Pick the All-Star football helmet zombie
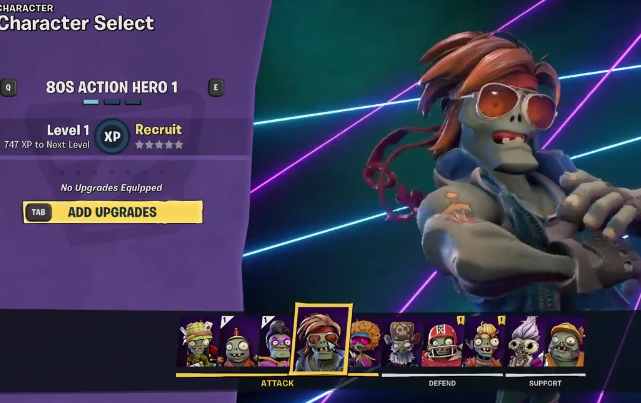 442,344
